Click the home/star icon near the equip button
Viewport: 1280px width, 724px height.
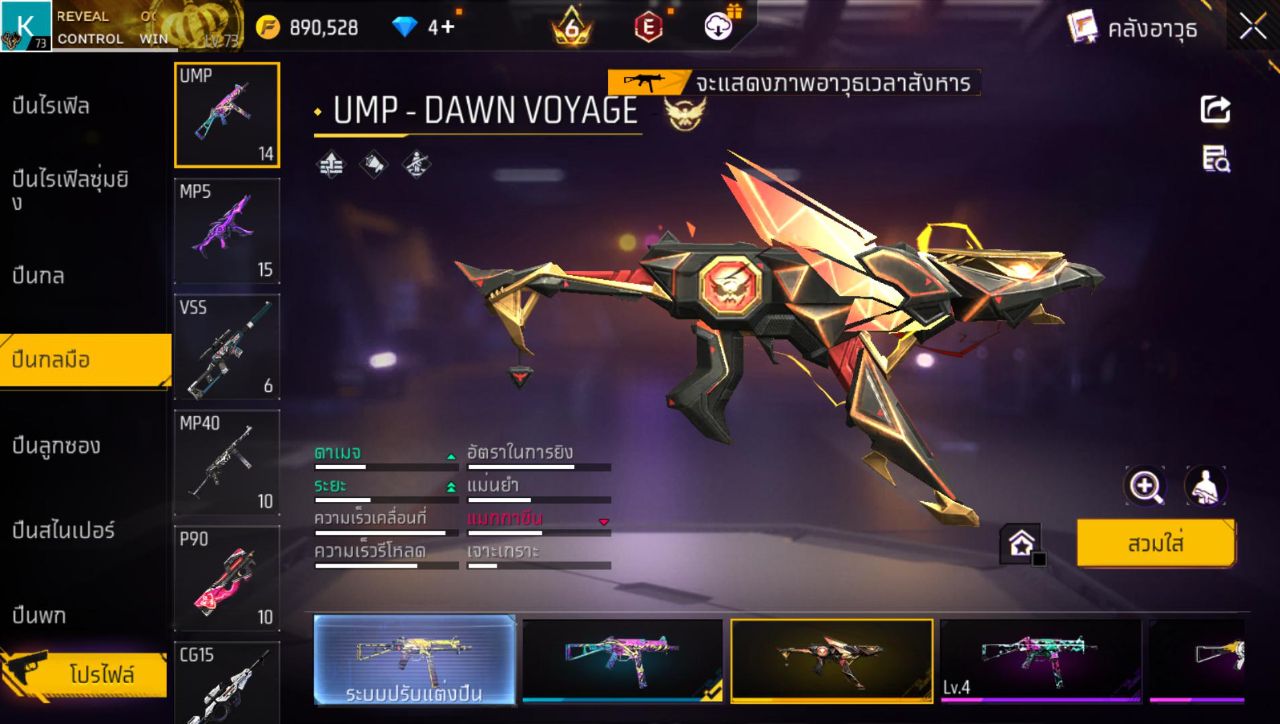pyautogui.click(x=1018, y=543)
